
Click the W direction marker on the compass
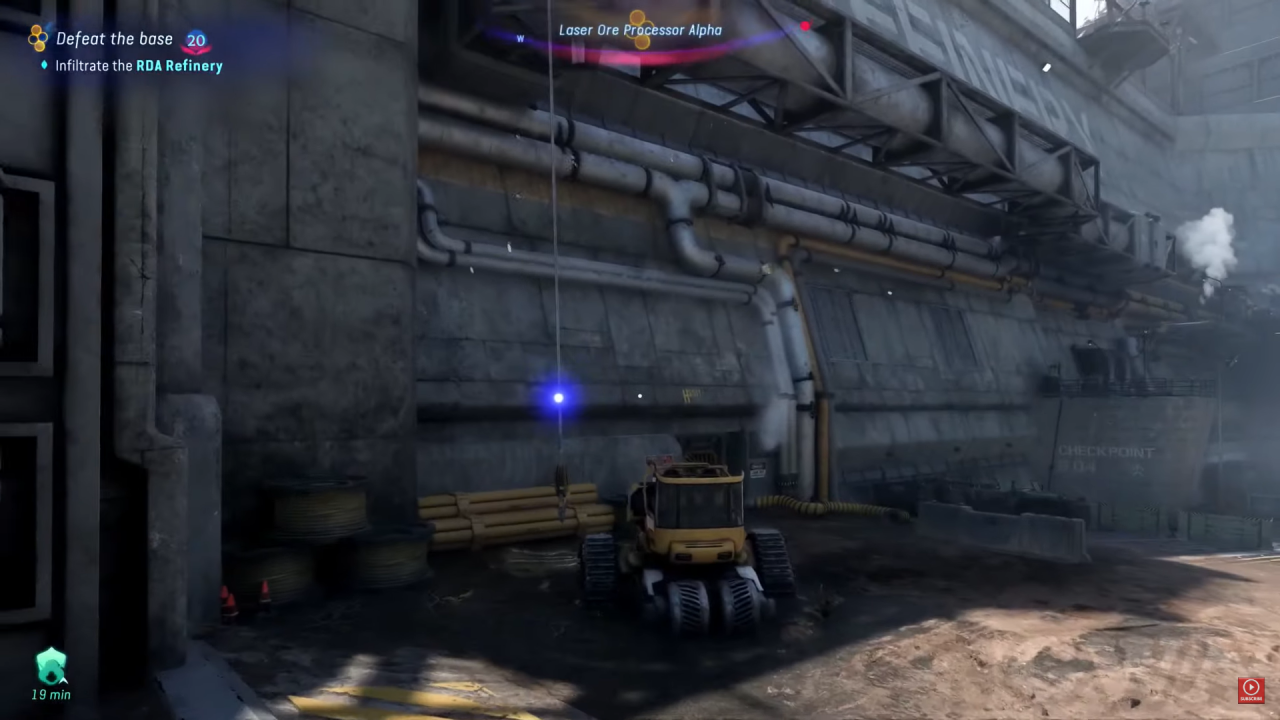(520, 39)
